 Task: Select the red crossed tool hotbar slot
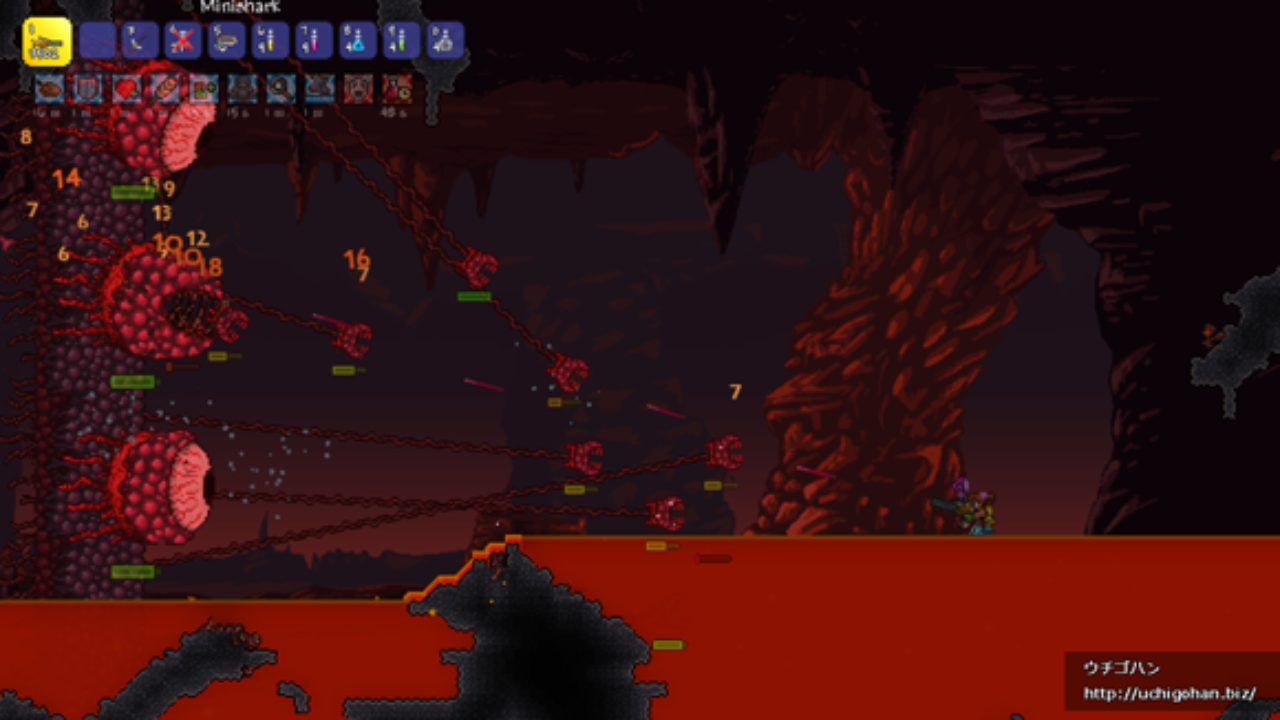tap(183, 41)
